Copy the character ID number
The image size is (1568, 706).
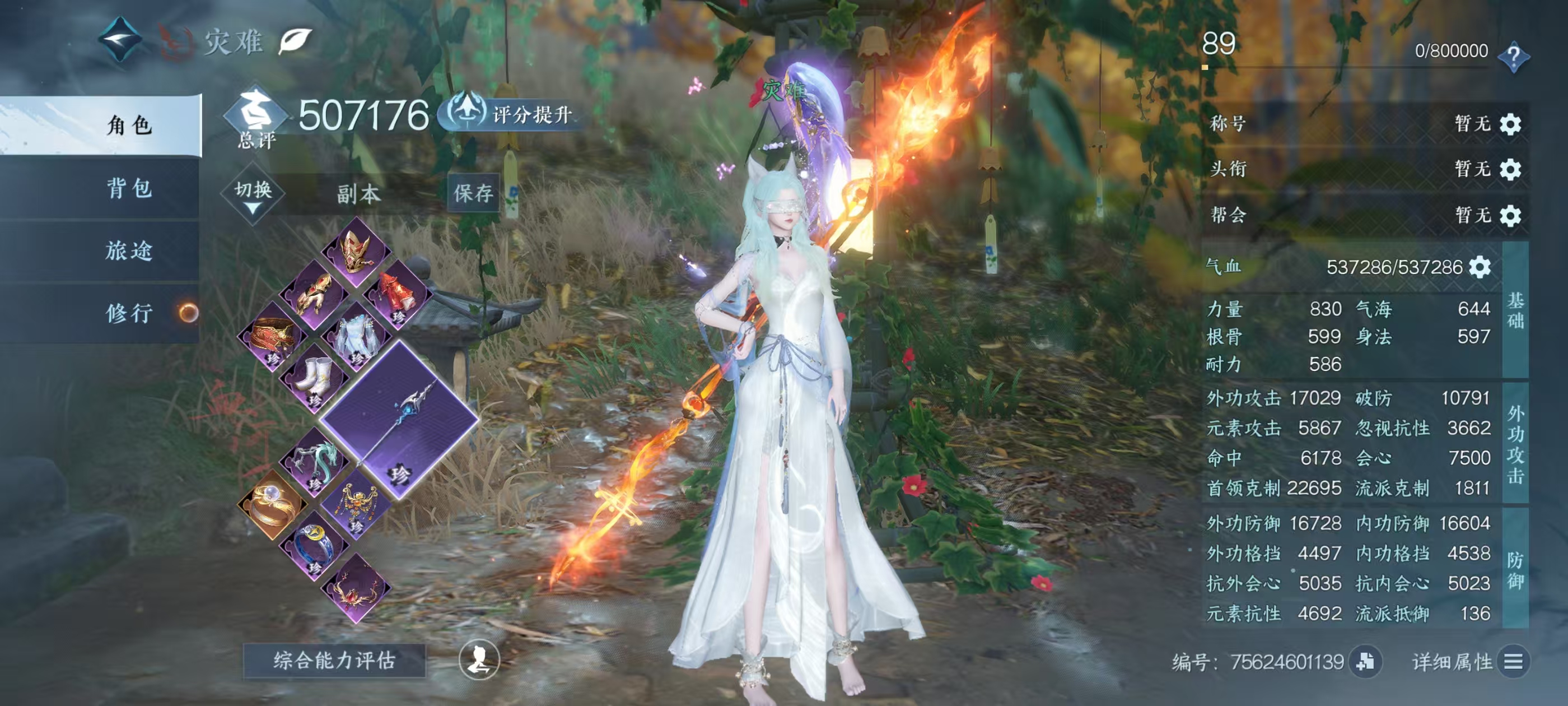pos(1365,662)
